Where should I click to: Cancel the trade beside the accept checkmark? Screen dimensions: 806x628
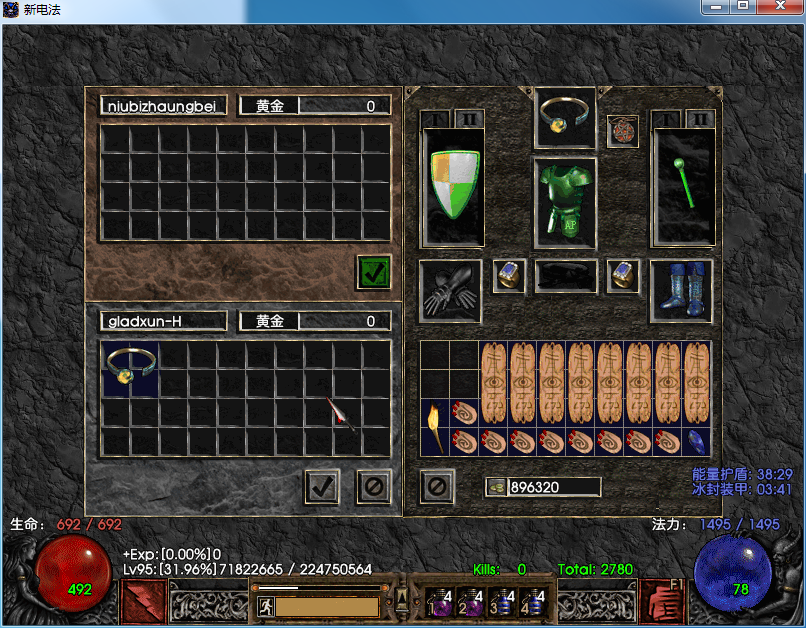pyautogui.click(x=374, y=487)
